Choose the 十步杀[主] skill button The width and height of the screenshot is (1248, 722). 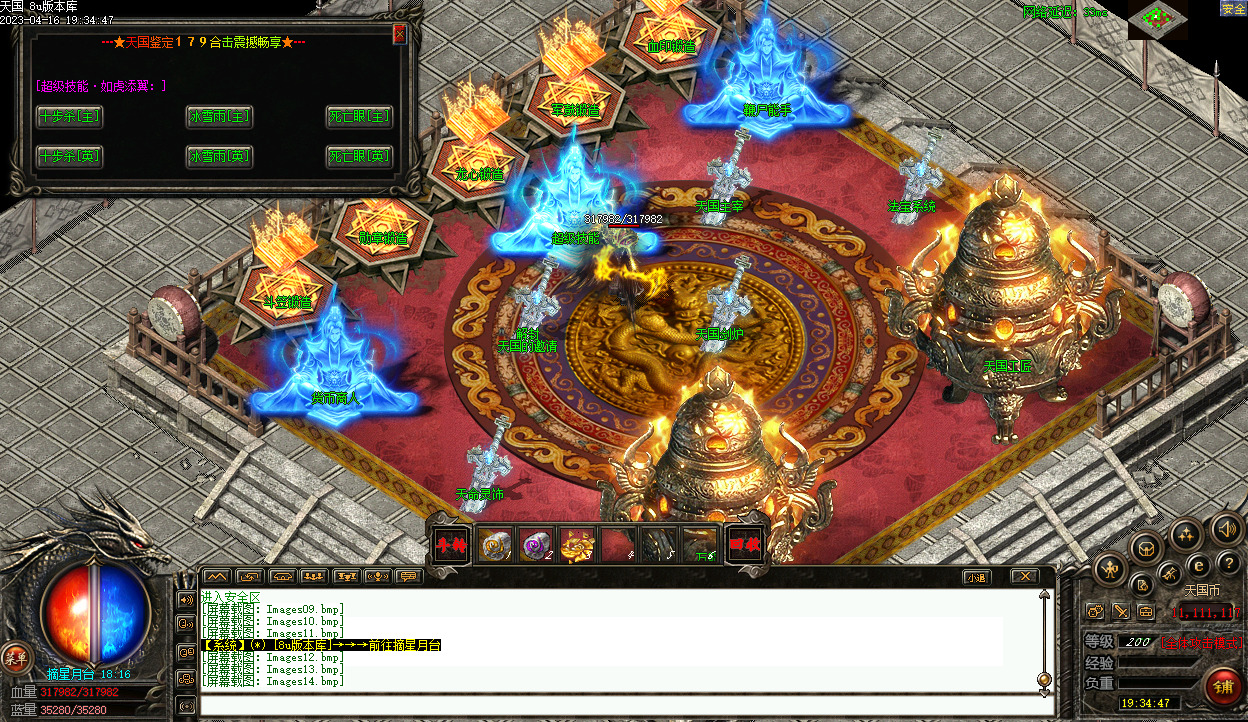[69, 117]
